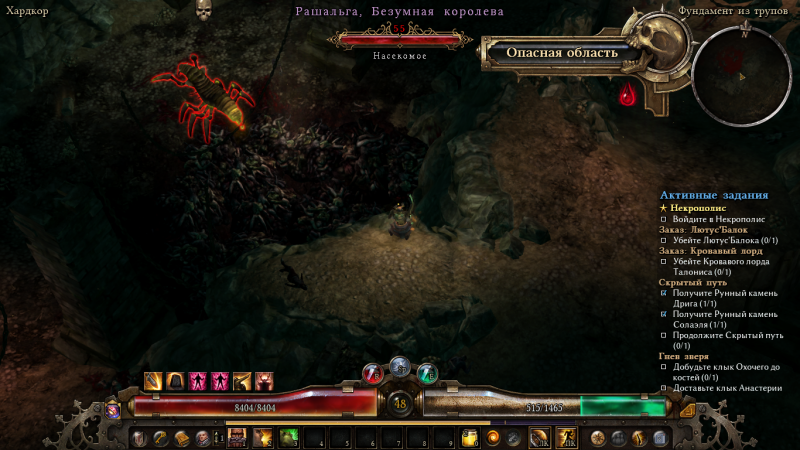Click the Заказ: Кровавый лорд bounty entry
This screenshot has height=450, width=800.
[710, 250]
